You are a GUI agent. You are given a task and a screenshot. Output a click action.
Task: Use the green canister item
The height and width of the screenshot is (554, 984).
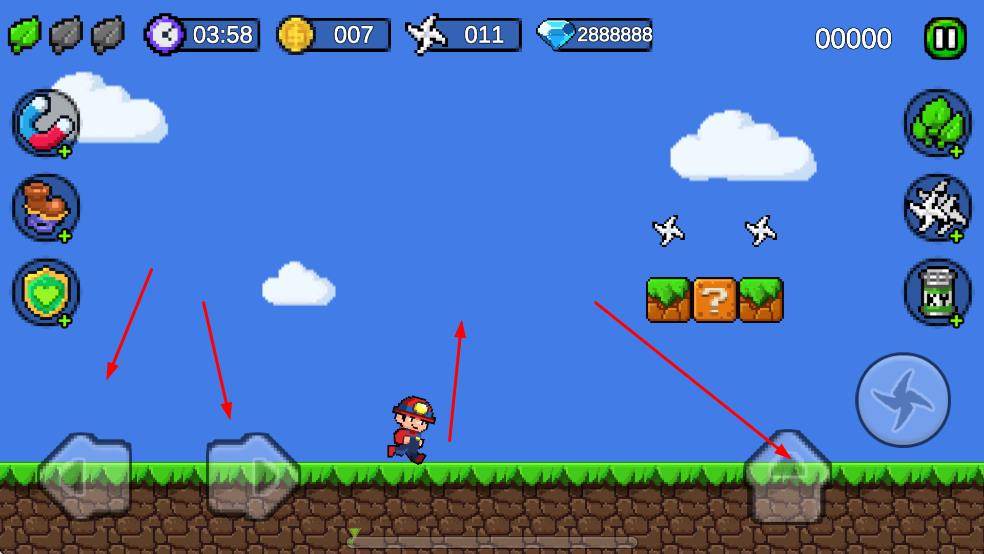click(x=937, y=292)
